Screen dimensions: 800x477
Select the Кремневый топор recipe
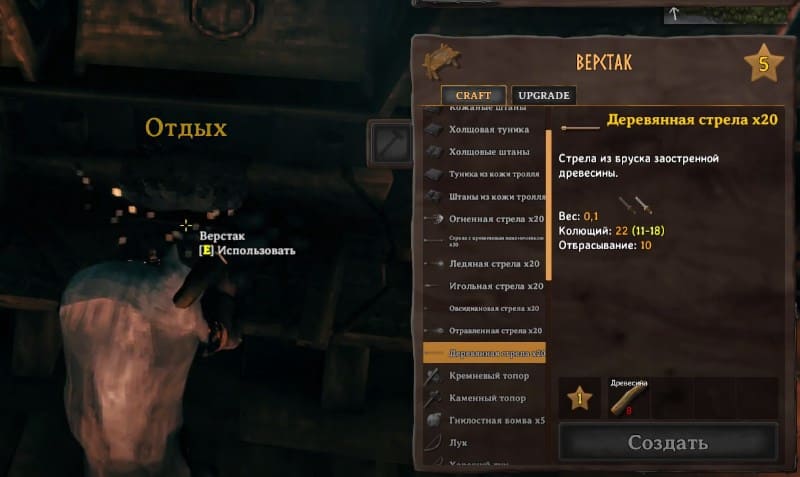point(484,375)
